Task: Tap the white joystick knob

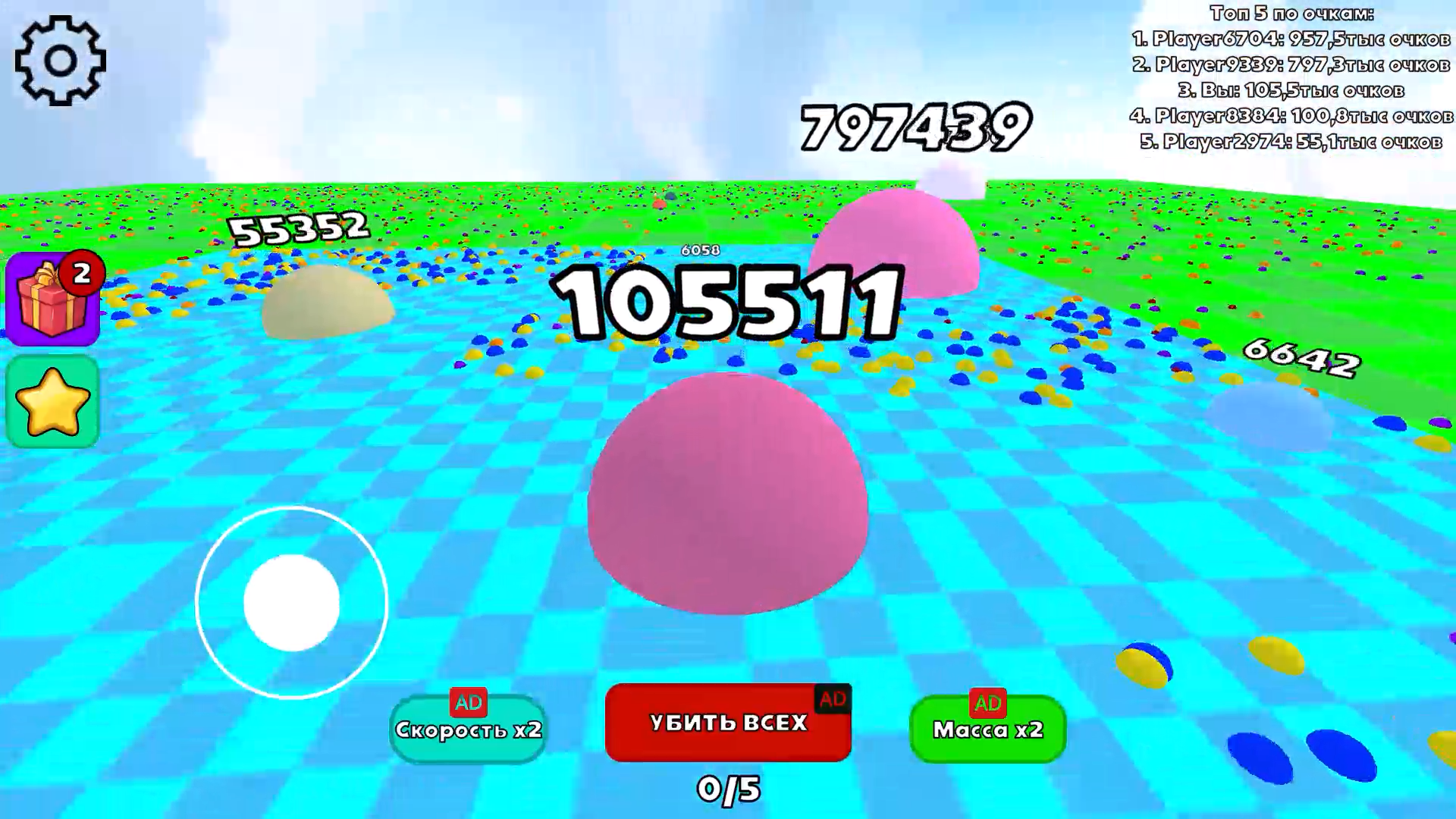Action: tap(290, 601)
